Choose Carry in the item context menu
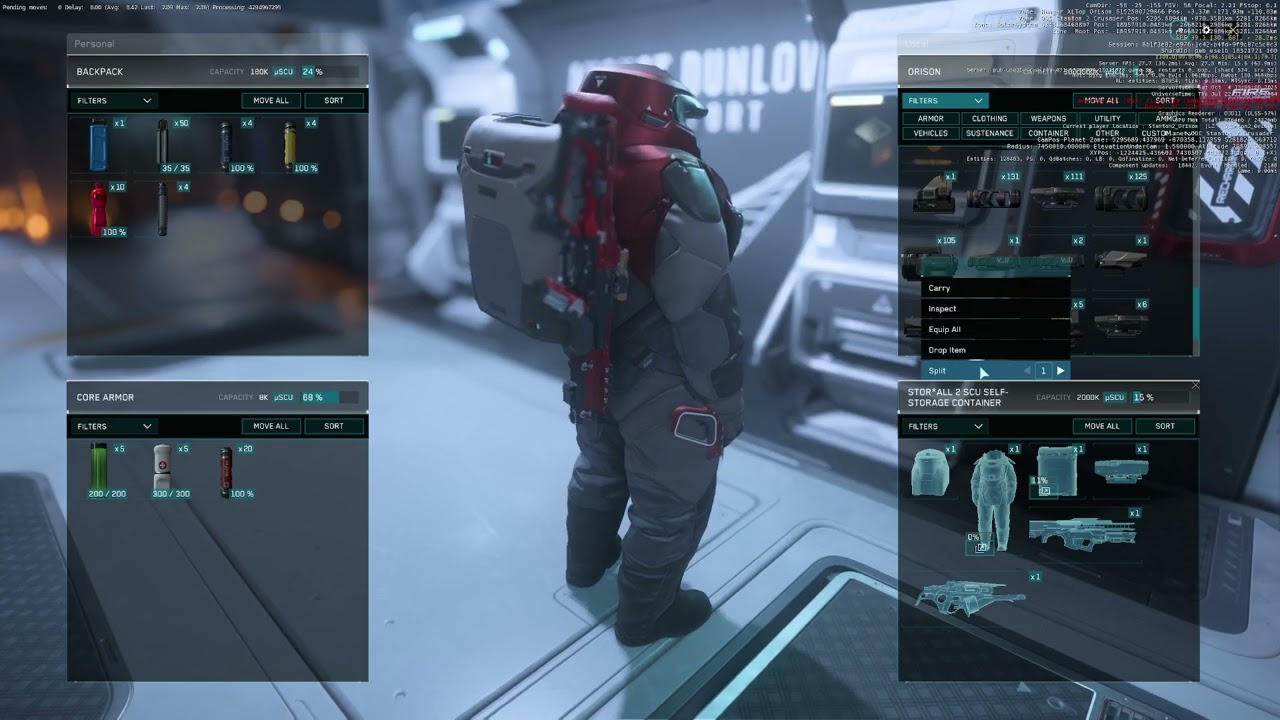Screen dimensions: 1280x720 (940, 288)
